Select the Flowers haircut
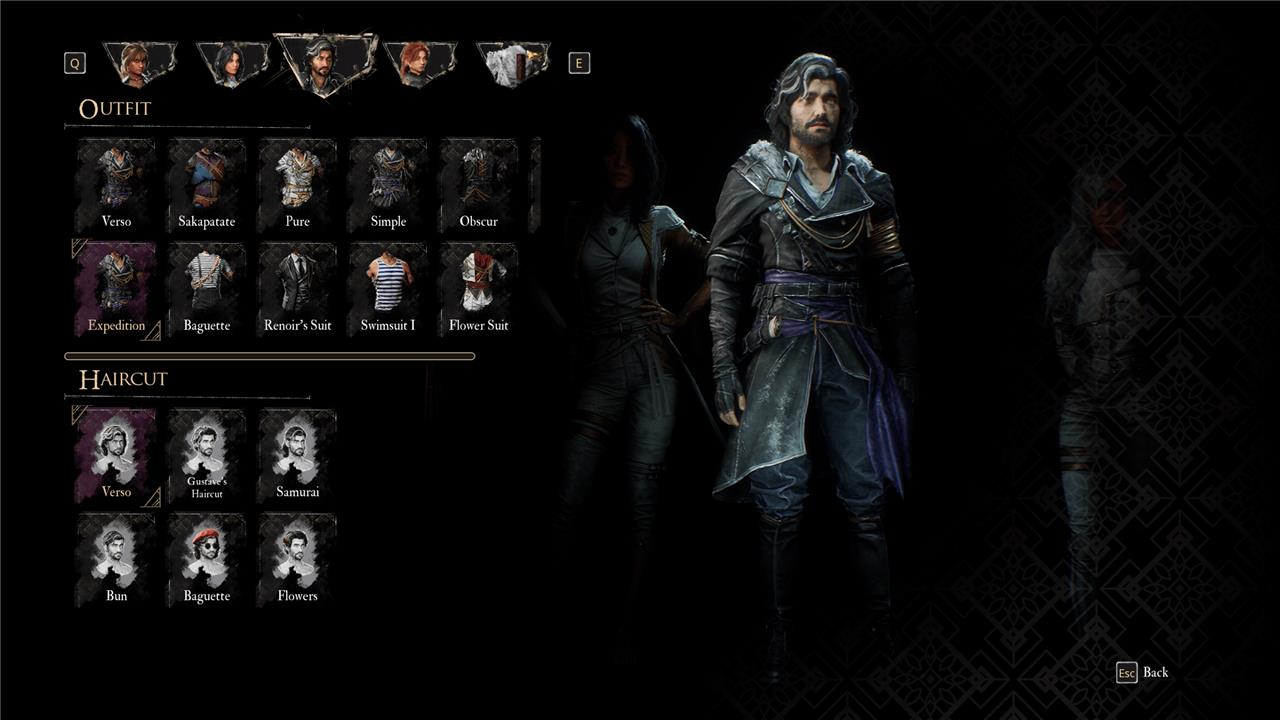Viewport: 1280px width, 720px height. (296, 559)
